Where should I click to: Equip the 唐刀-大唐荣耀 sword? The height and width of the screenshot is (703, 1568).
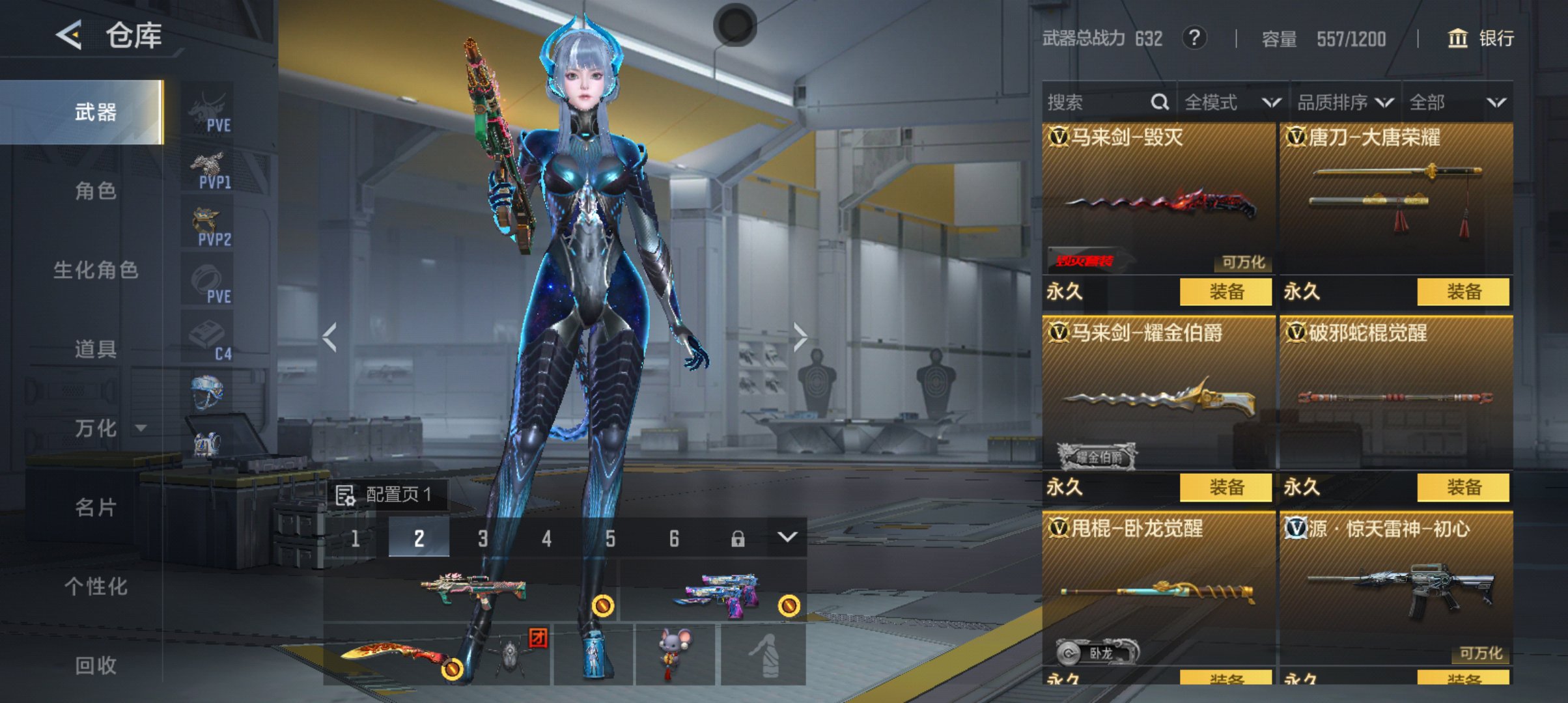click(x=1463, y=292)
